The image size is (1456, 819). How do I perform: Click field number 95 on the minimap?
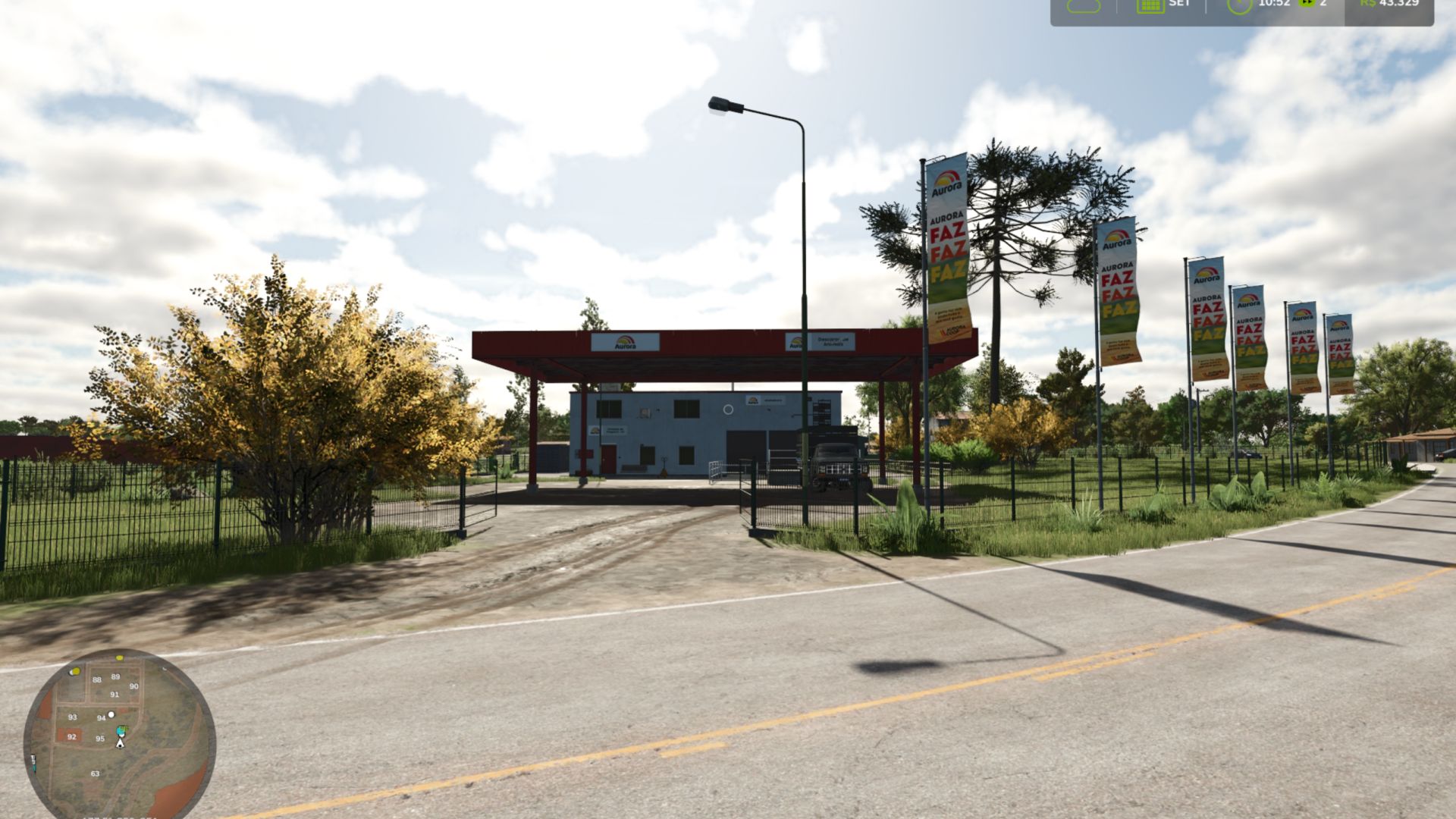pos(100,739)
